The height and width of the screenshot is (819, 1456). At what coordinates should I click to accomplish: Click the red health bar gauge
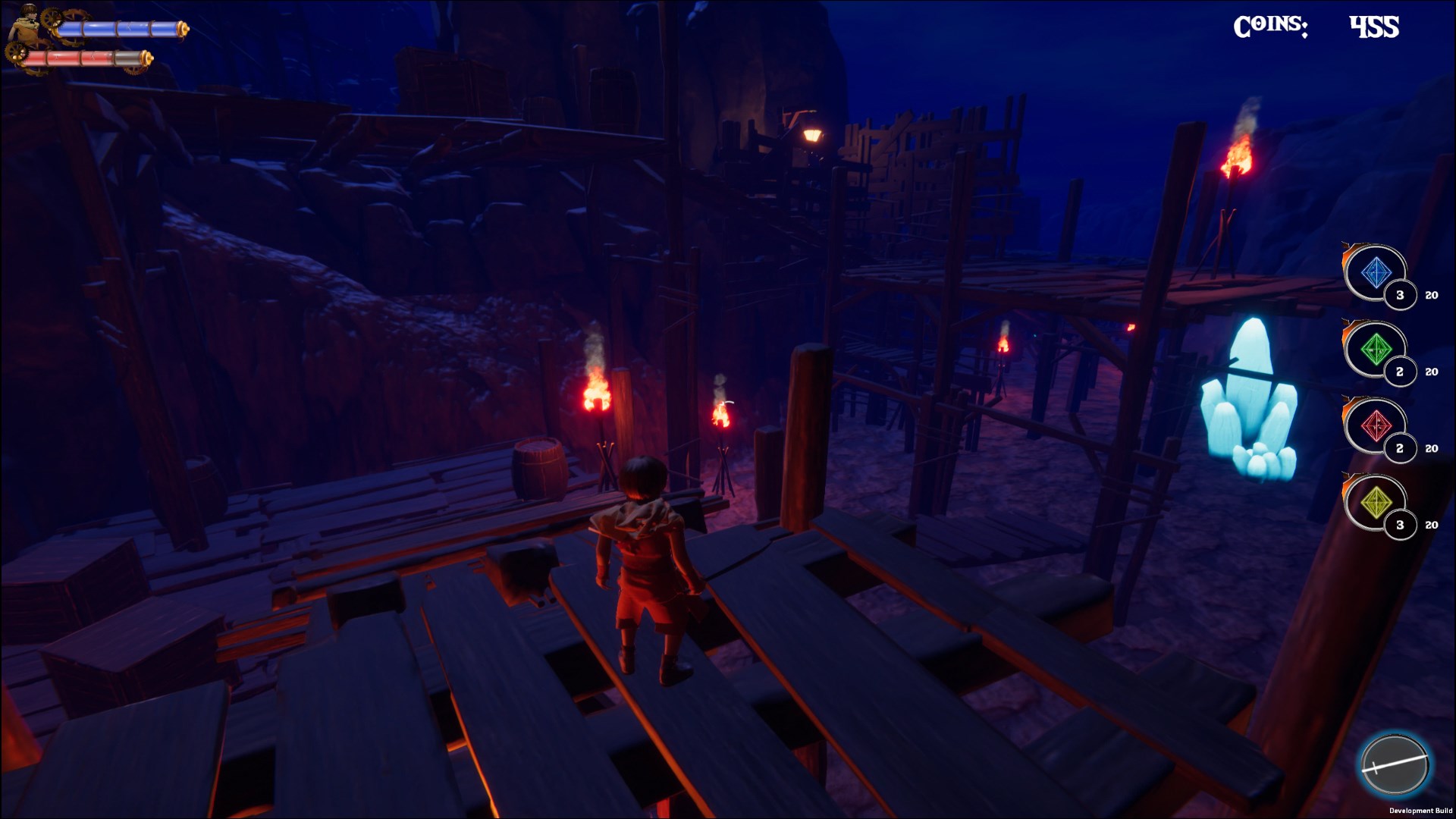(x=71, y=58)
